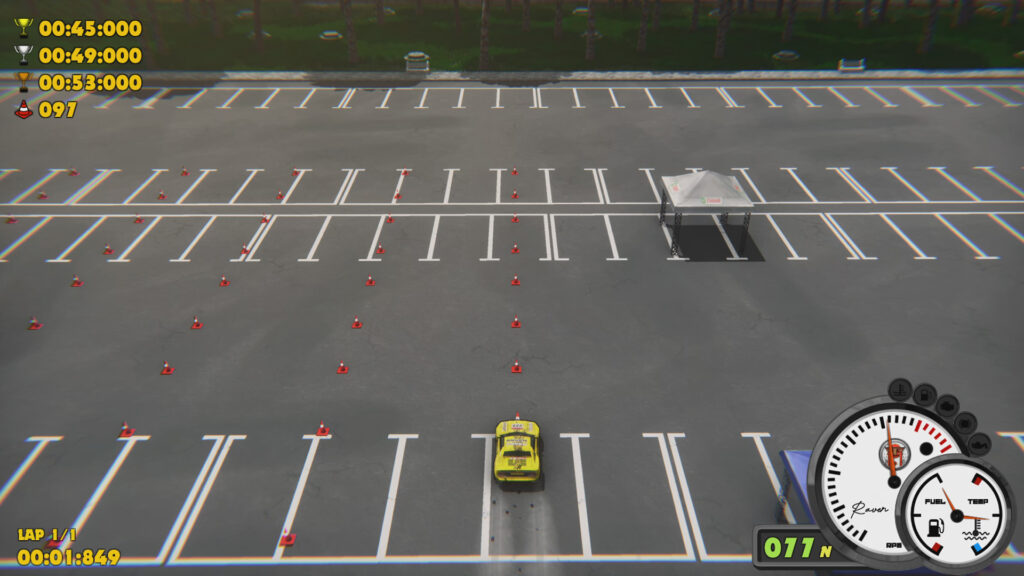Click the bronze trophy icon

coord(24,82)
